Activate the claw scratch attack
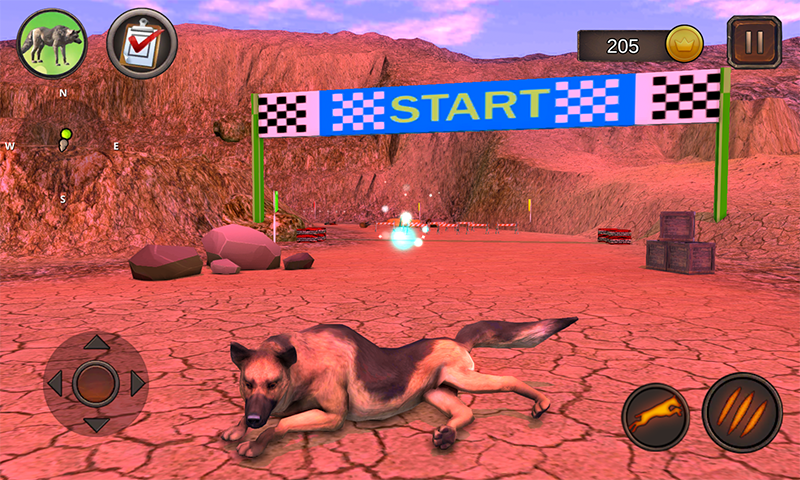Viewport: 800px width, 480px height. [x=741, y=413]
